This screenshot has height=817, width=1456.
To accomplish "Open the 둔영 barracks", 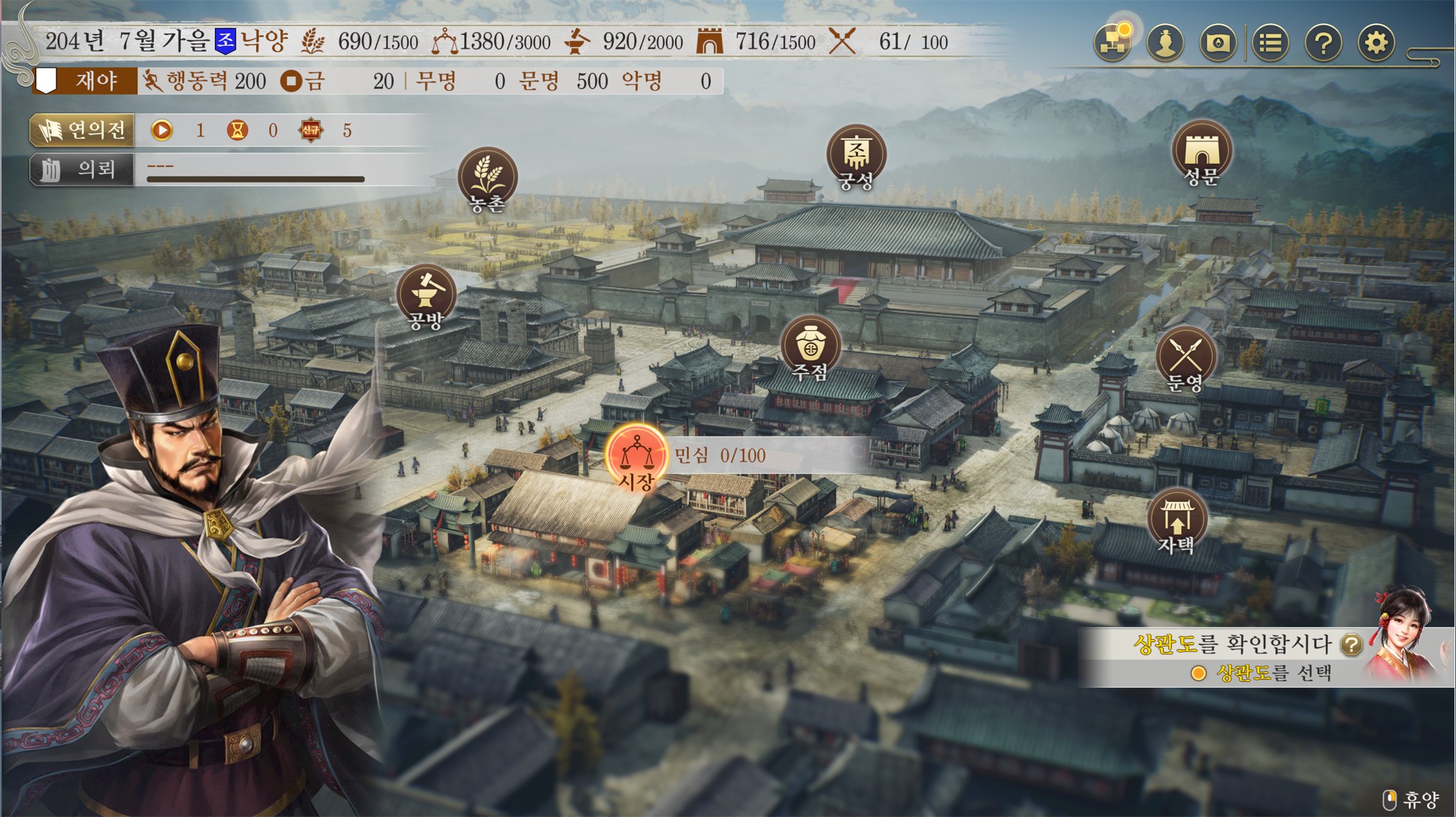I will click(1186, 357).
